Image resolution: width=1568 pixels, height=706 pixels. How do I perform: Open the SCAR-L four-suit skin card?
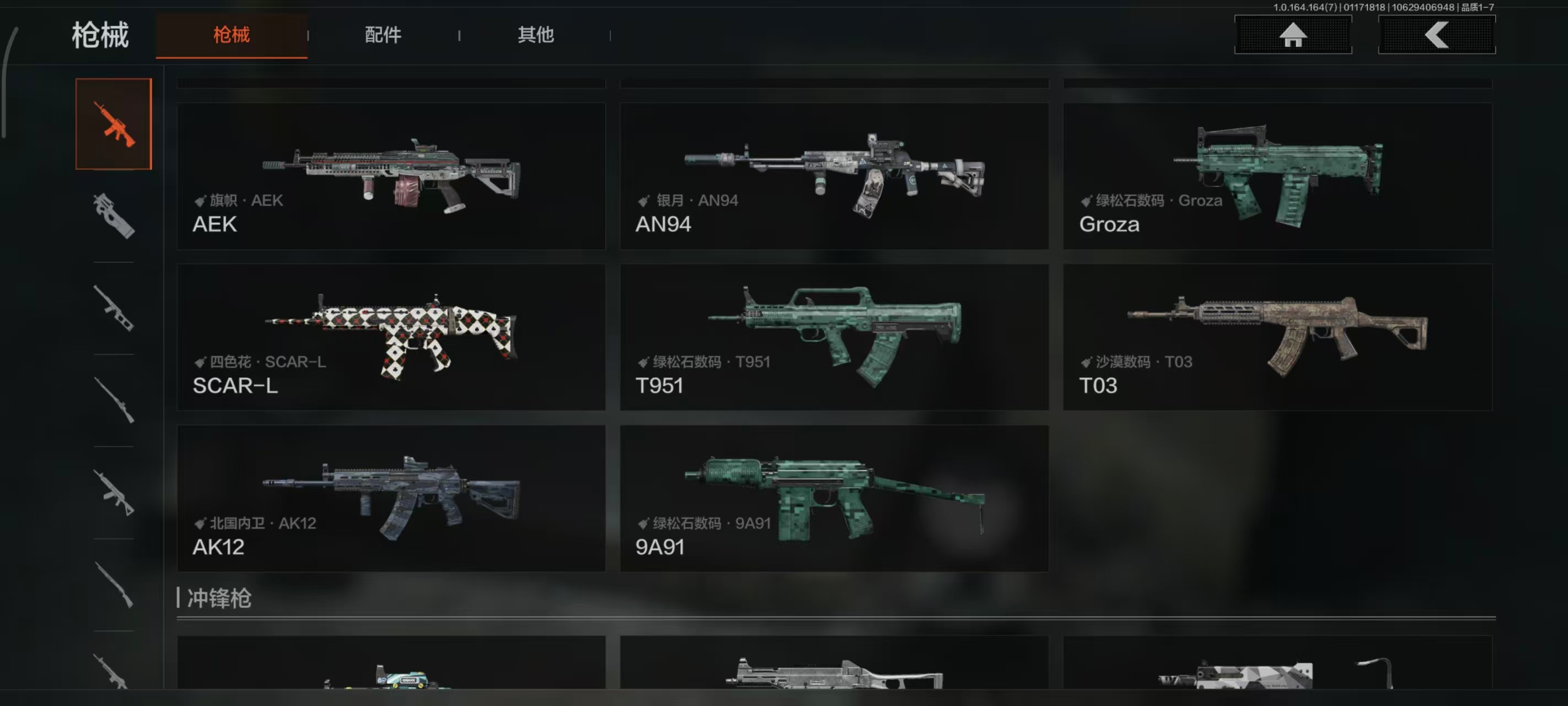click(391, 337)
